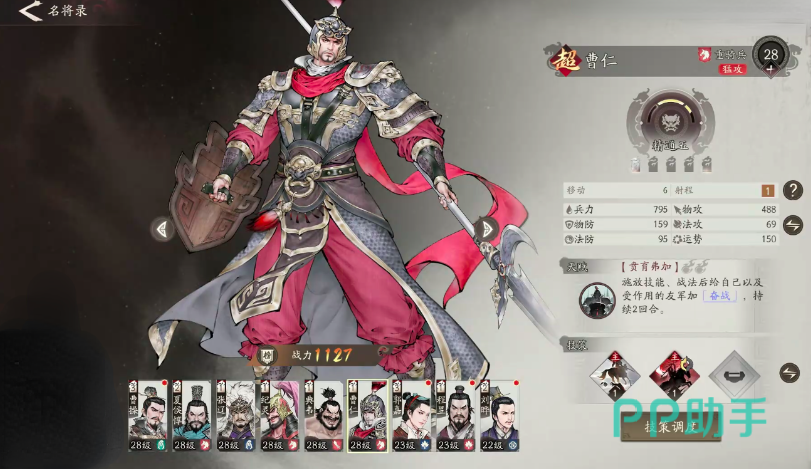811x469 pixels.
Task: Show the next hero with the right arrow
Action: coord(488,229)
